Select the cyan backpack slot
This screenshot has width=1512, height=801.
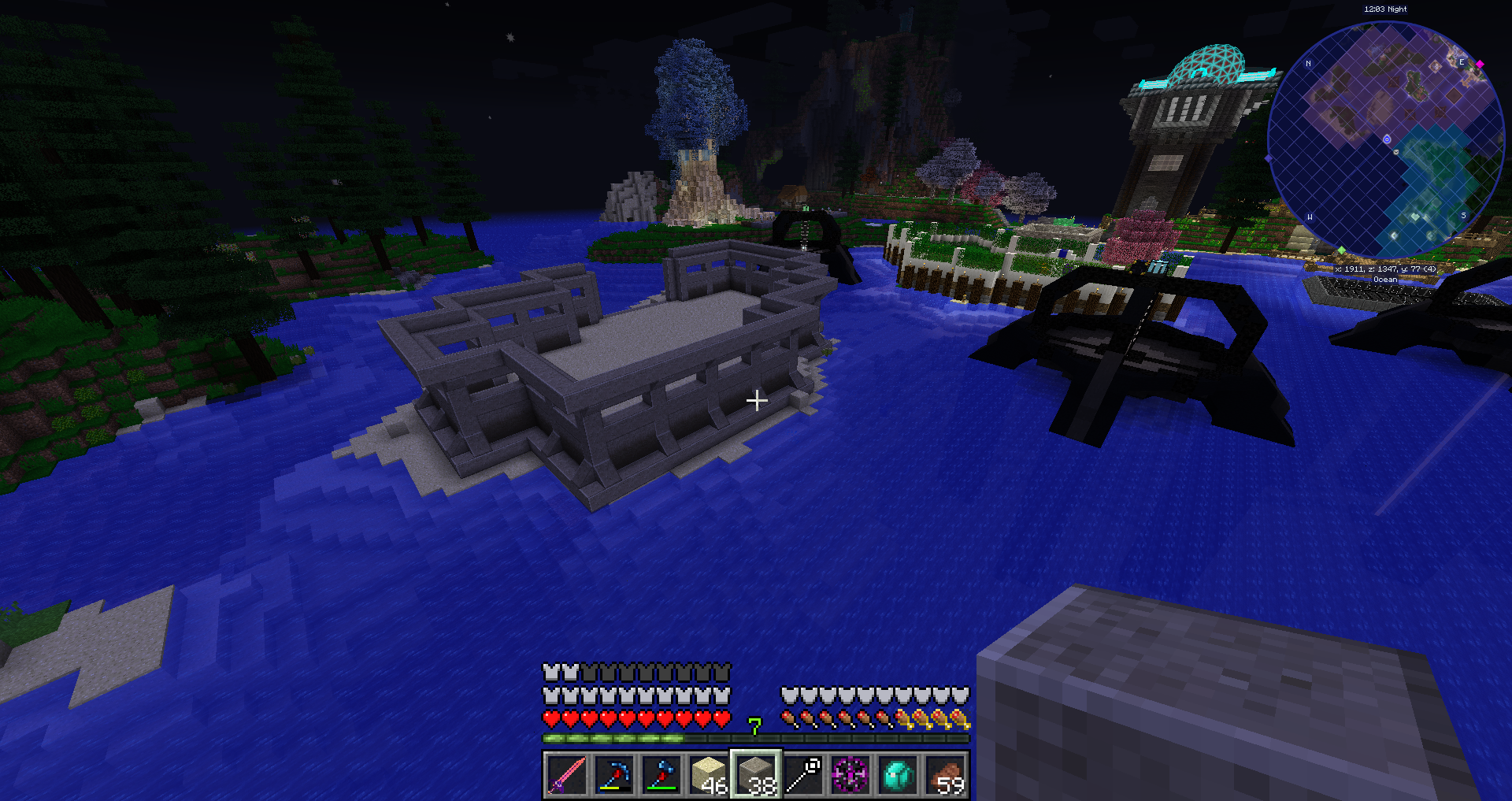tap(899, 775)
